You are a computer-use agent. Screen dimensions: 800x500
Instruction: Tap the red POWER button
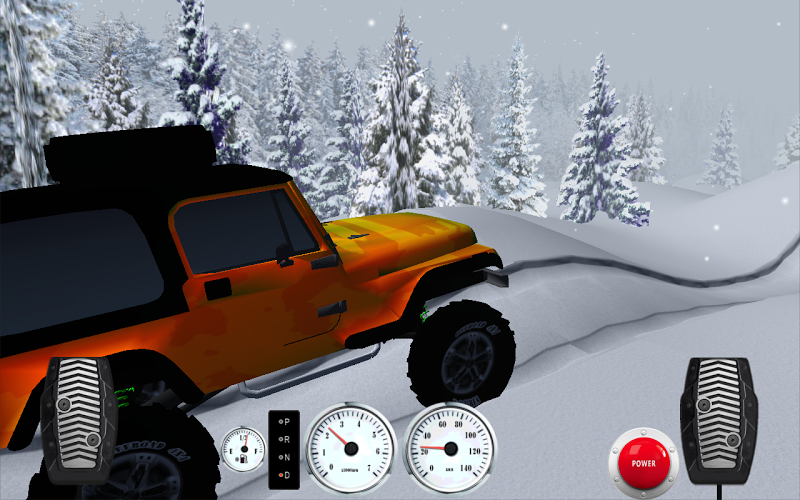coord(643,462)
